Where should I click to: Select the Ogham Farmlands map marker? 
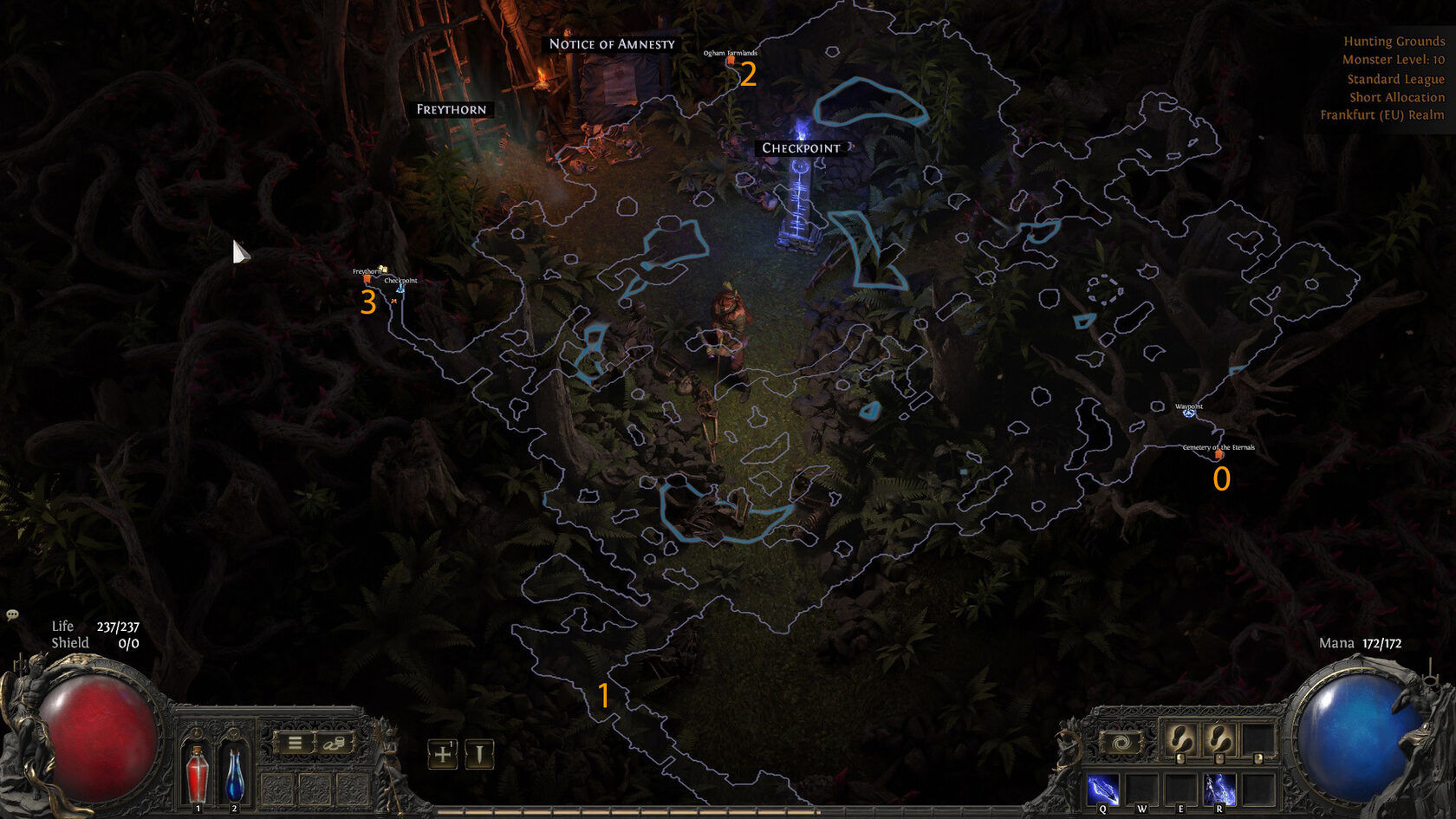[731, 60]
